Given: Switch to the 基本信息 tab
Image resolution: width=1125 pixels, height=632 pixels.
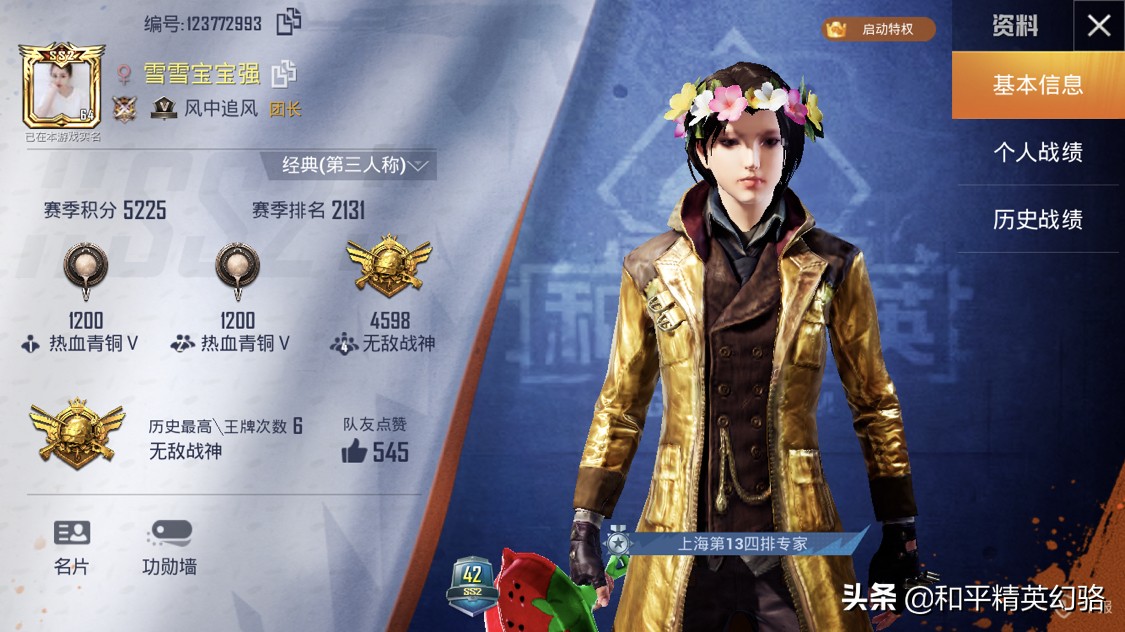Looking at the screenshot, I should tap(1037, 85).
